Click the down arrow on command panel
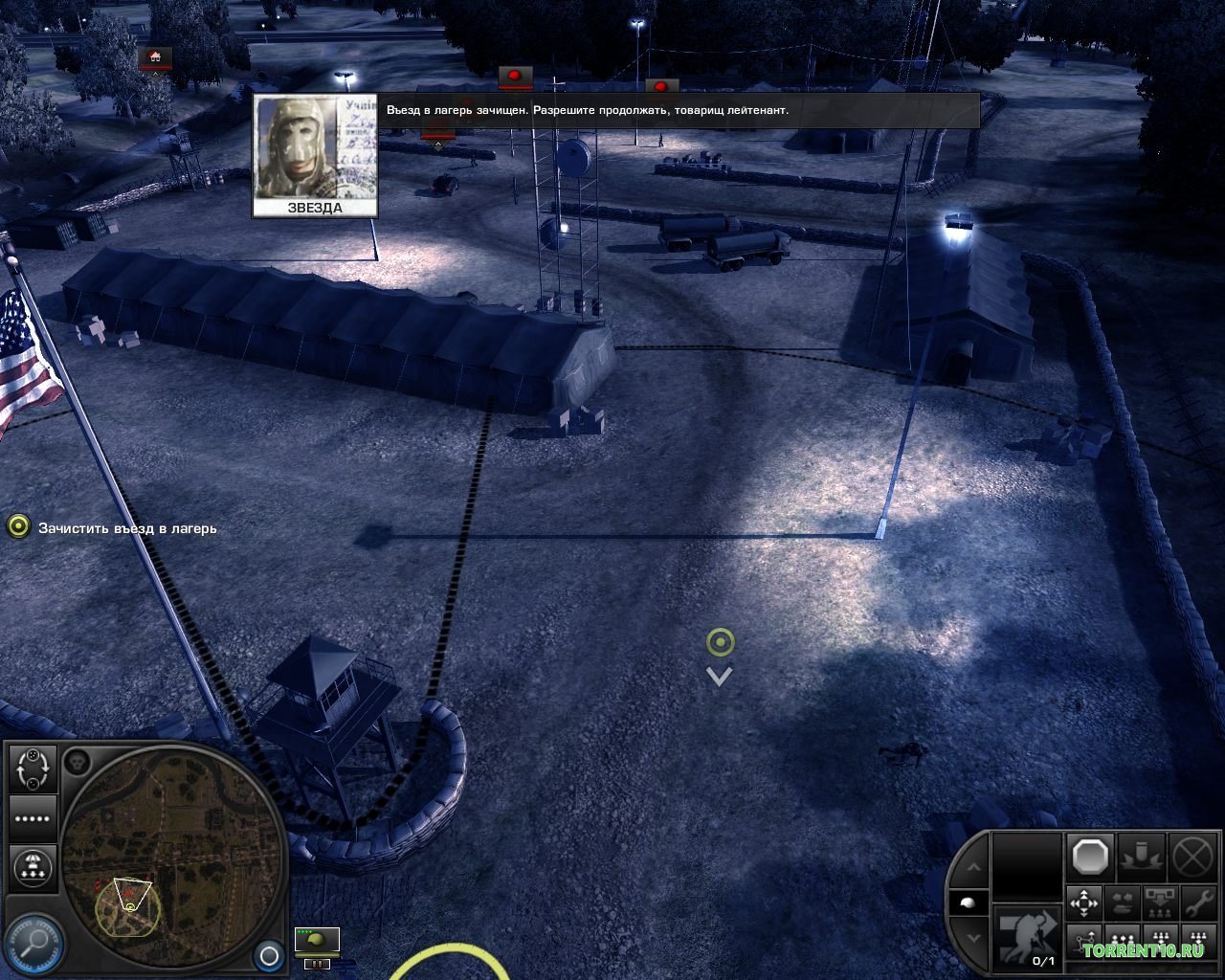 [x=971, y=937]
